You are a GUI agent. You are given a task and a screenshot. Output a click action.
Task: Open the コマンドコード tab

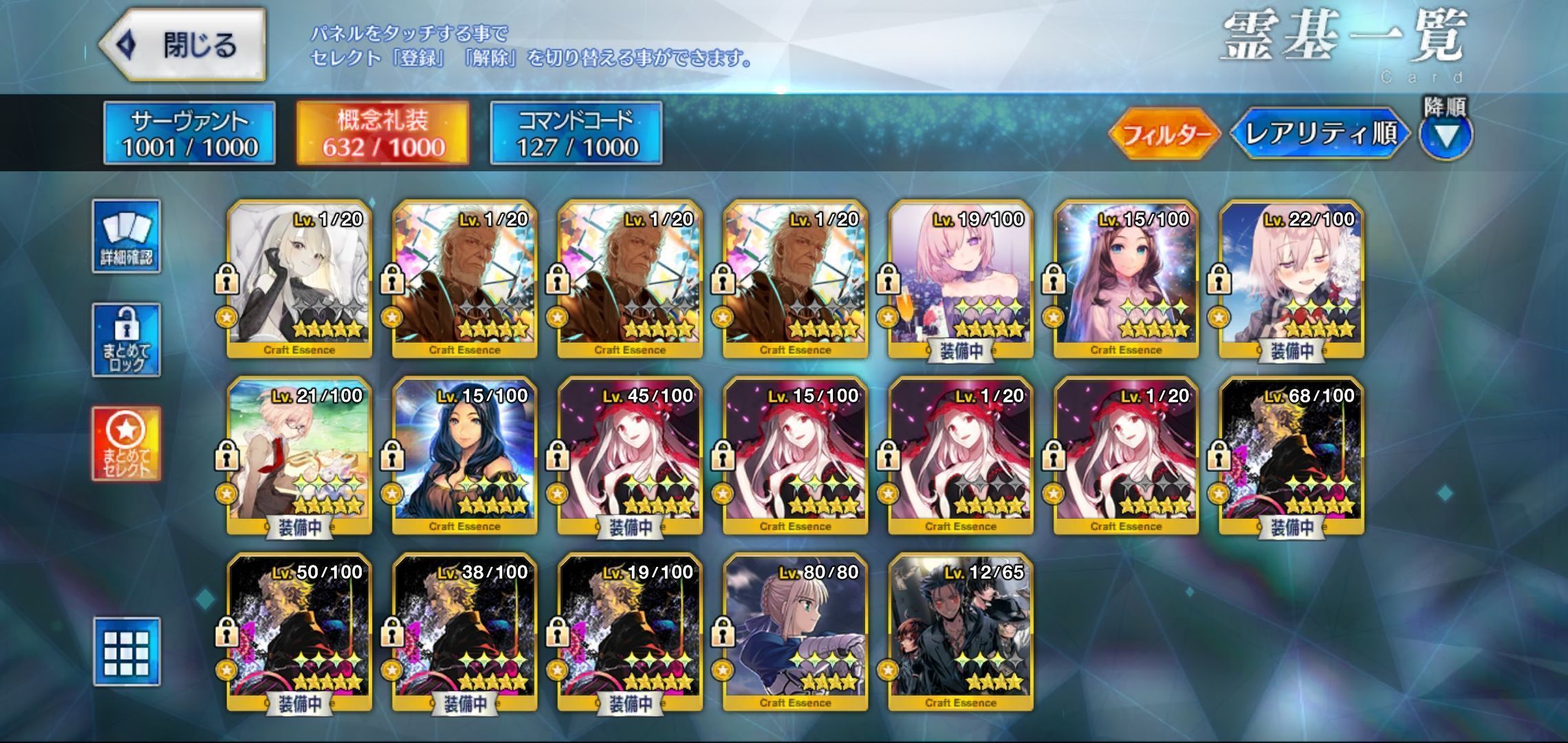tap(576, 133)
